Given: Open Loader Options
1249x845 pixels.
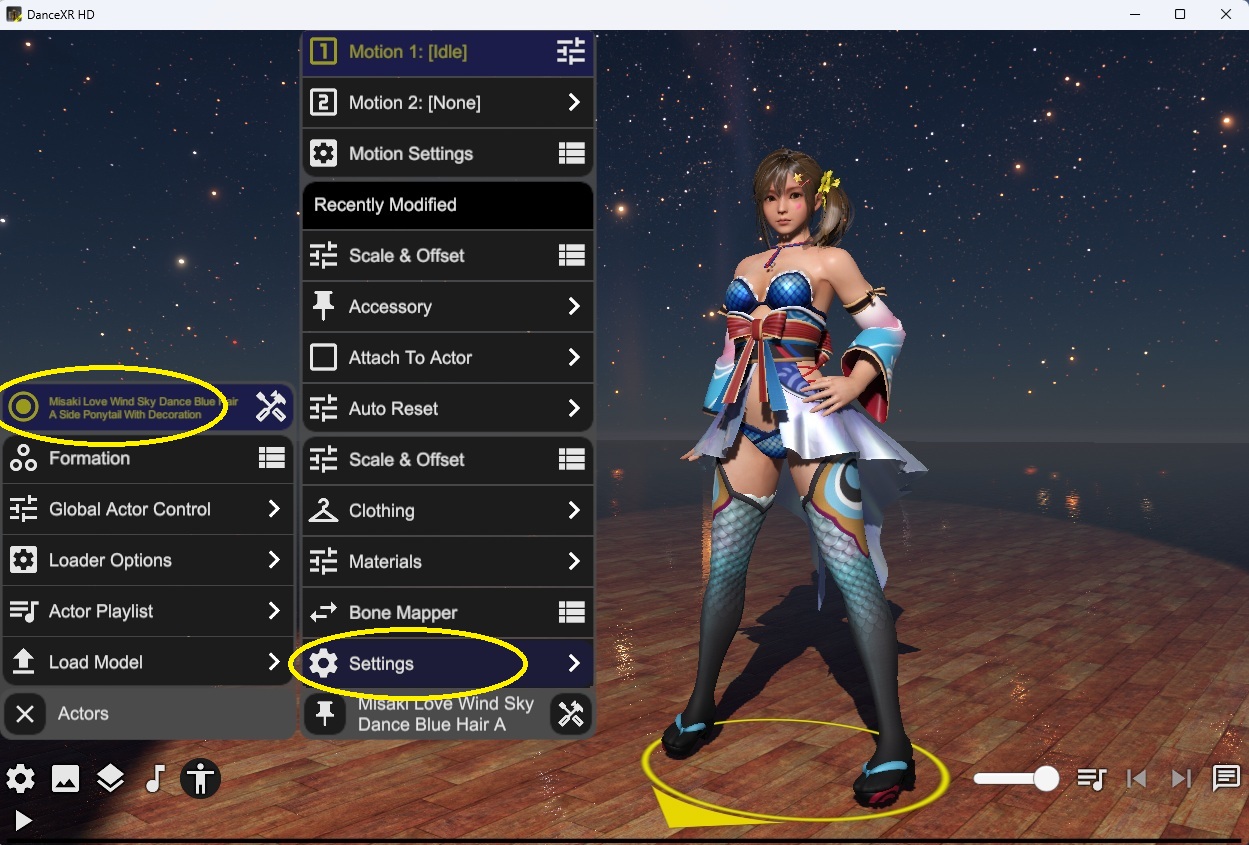Looking at the screenshot, I should (147, 561).
